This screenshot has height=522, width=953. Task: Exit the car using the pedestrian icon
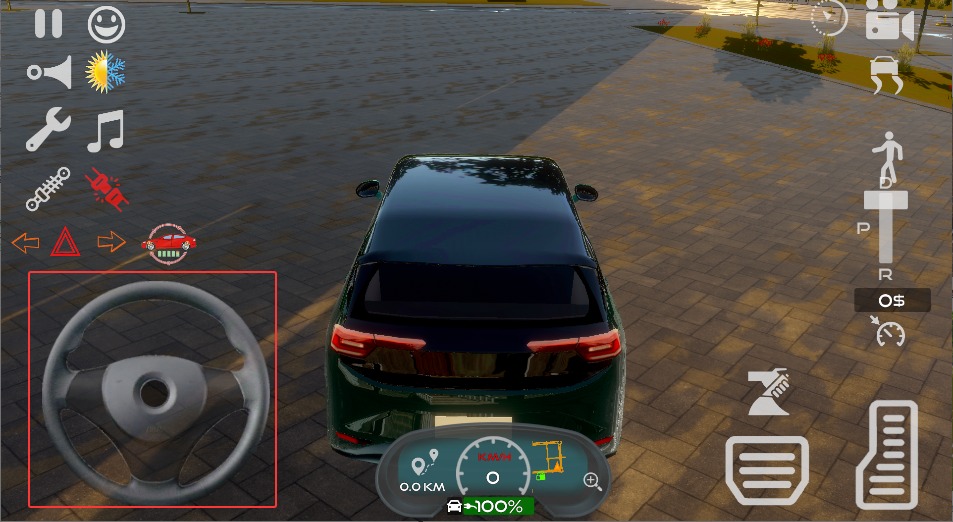click(x=887, y=155)
